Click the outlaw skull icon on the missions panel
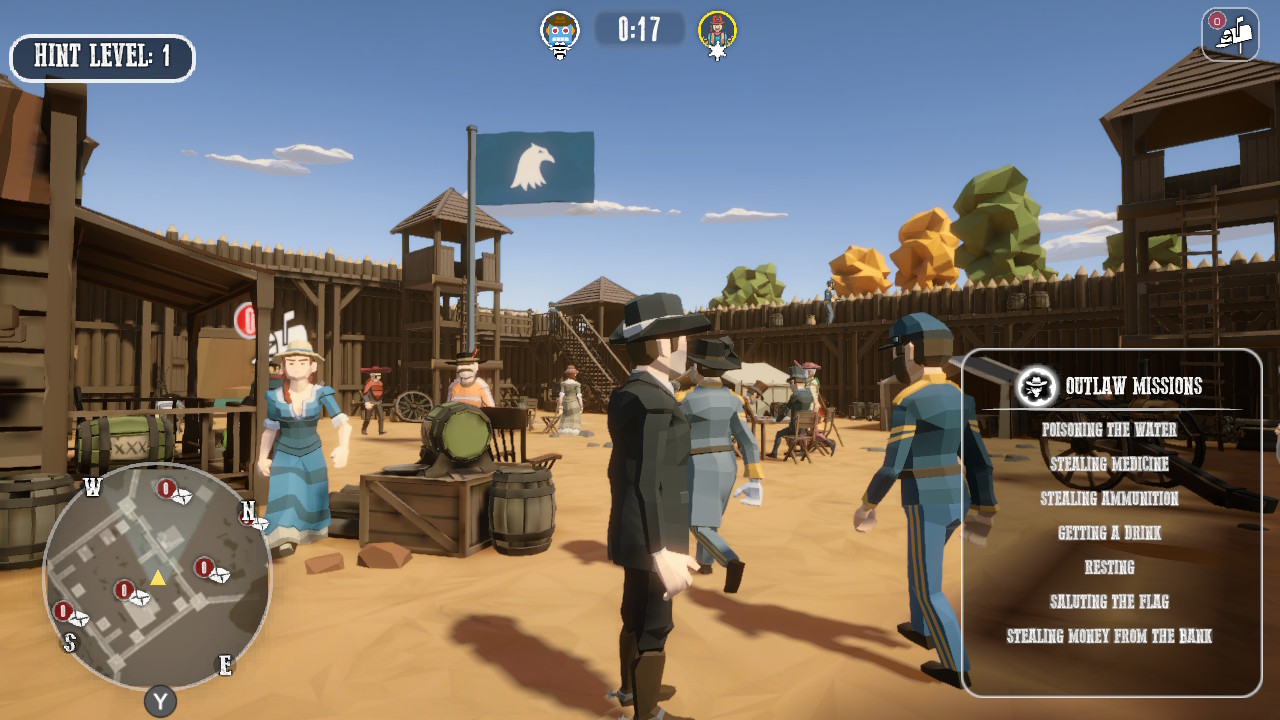 tap(1036, 385)
